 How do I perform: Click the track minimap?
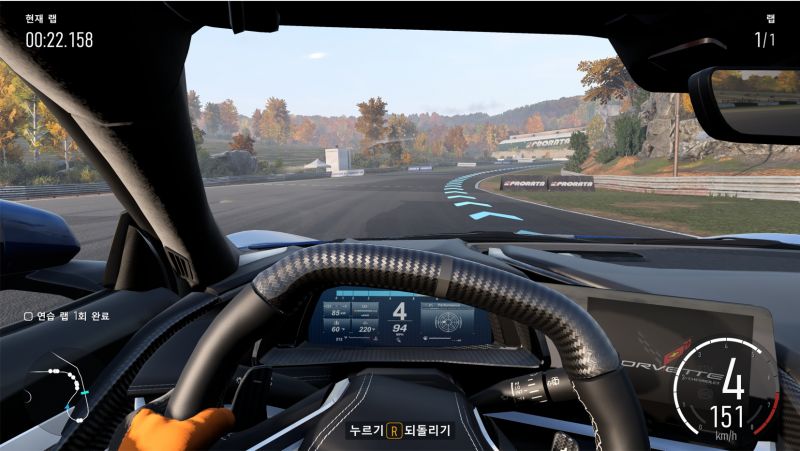(x=62, y=389)
